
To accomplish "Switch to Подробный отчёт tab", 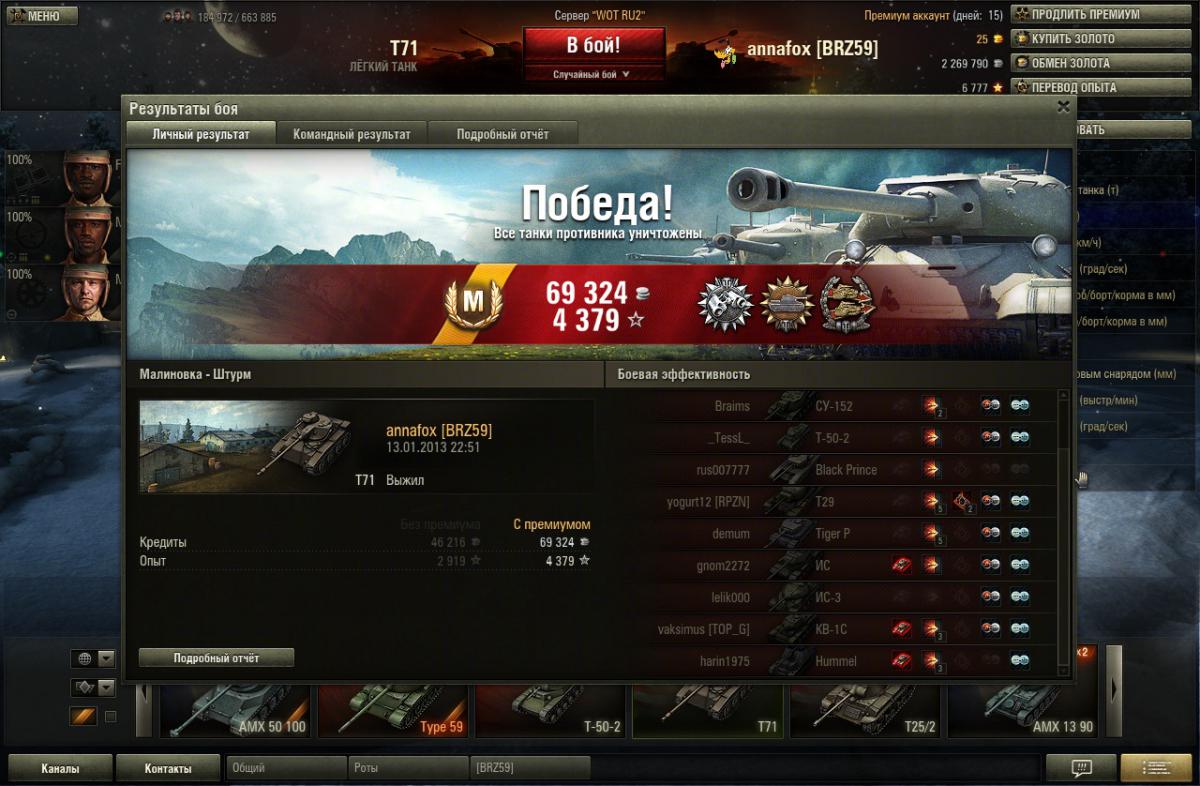I will [502, 134].
